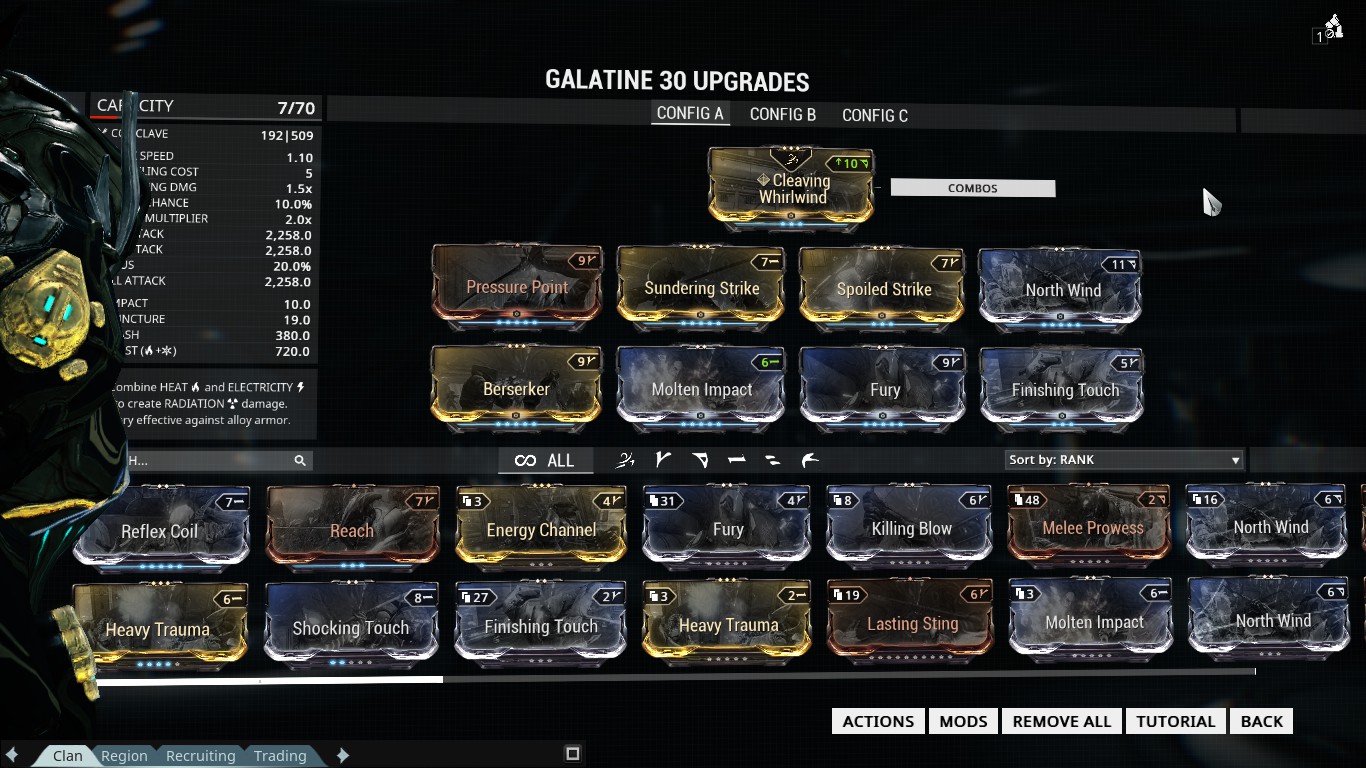Pick the Reflex Coil mod card
The width and height of the screenshot is (1366, 768).
(x=160, y=530)
